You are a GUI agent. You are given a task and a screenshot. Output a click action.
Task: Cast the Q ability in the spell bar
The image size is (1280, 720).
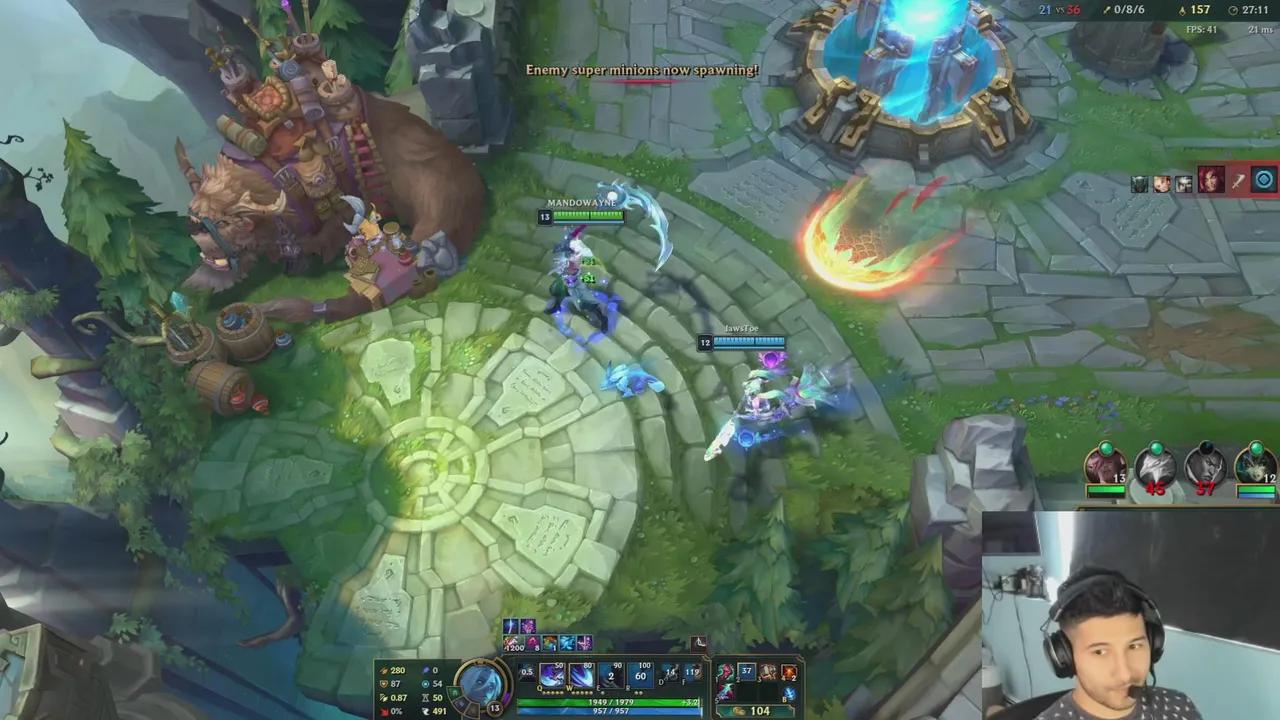point(550,673)
